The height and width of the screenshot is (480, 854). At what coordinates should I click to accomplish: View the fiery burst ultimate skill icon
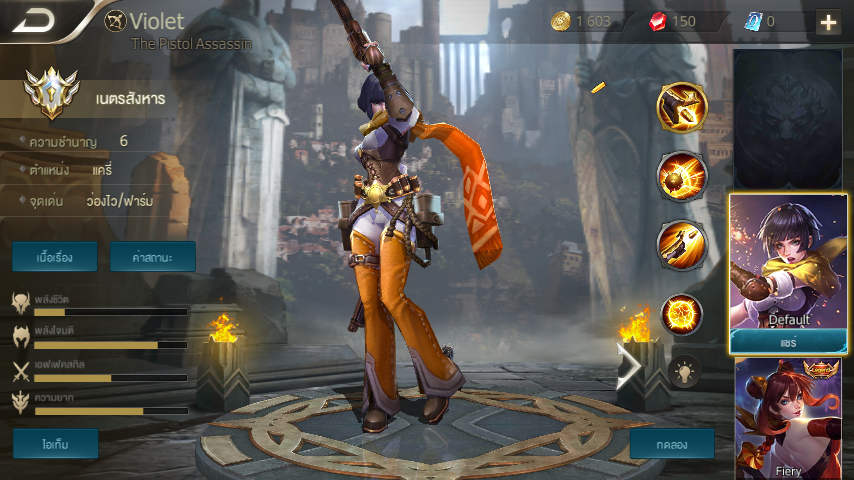point(682,314)
